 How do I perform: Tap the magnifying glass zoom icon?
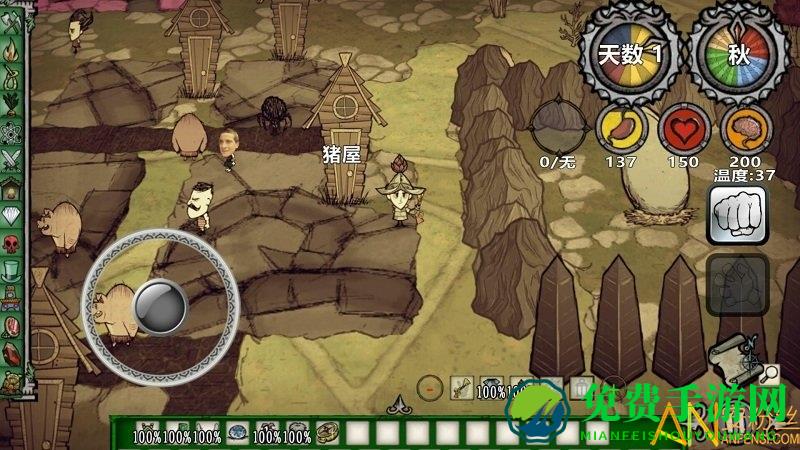(770, 375)
